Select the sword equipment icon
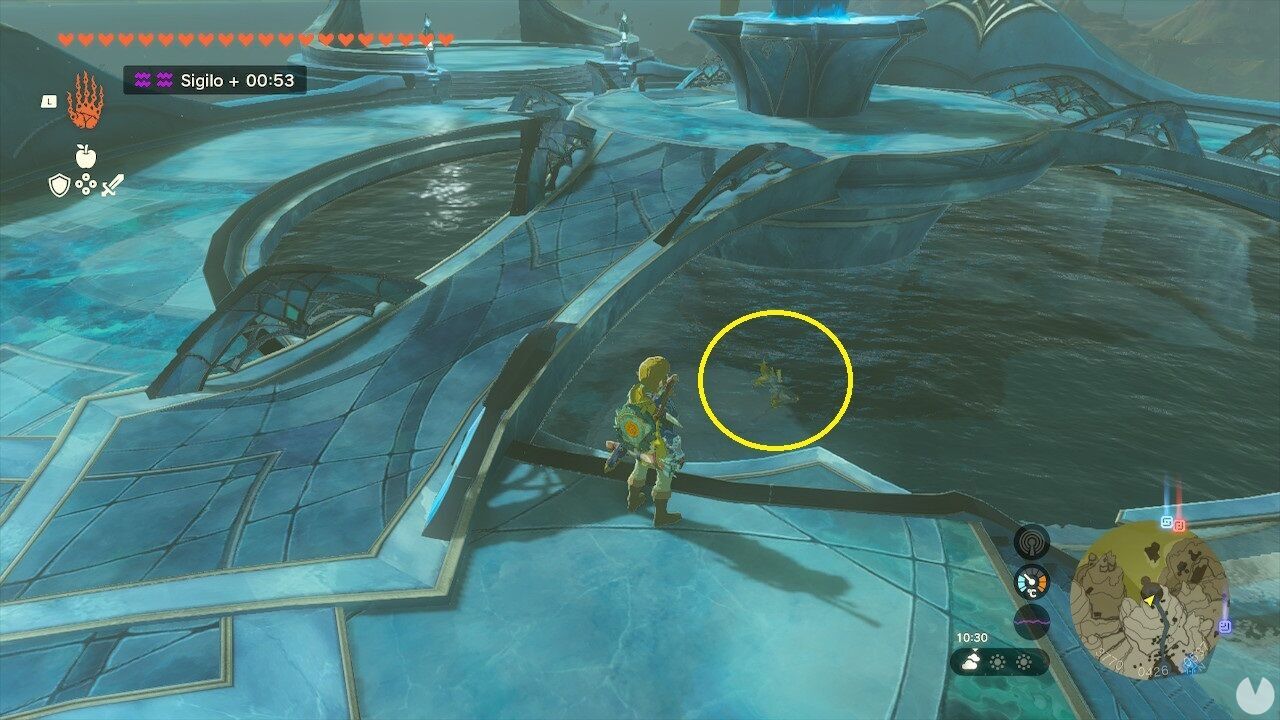 pos(112,185)
